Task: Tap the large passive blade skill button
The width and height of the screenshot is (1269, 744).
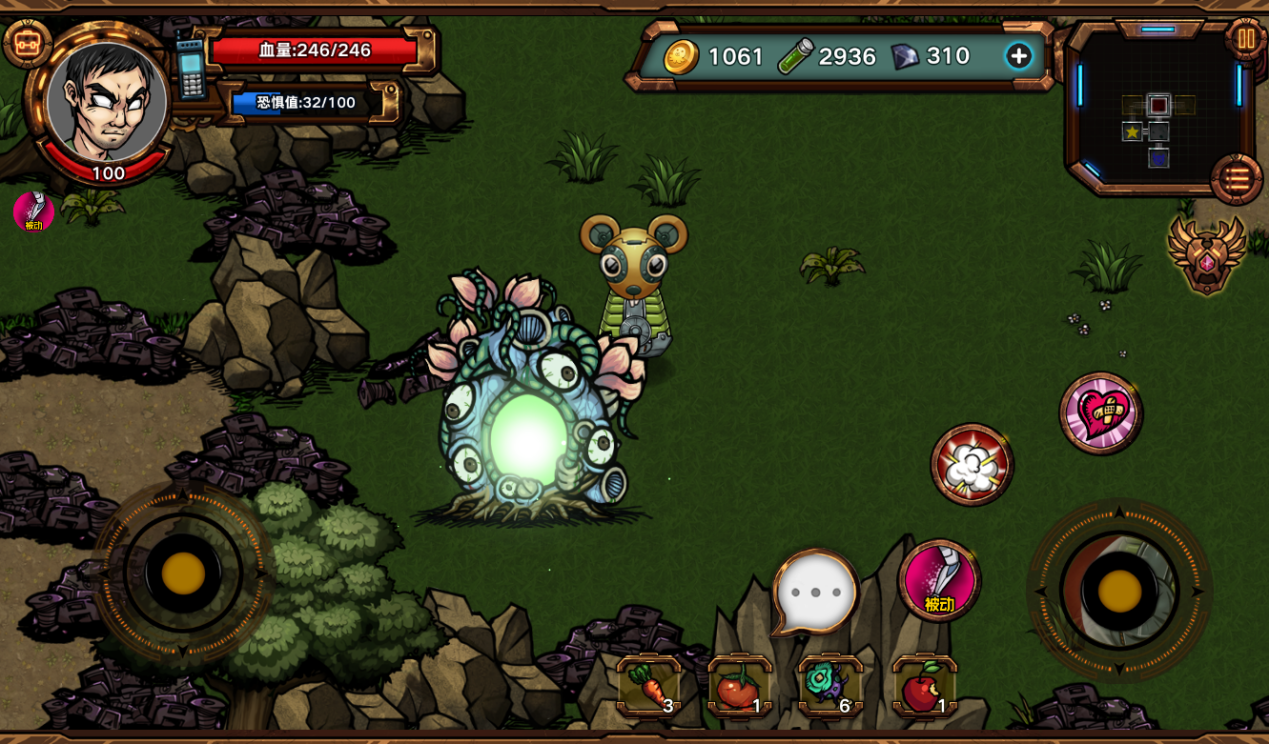Action: [x=939, y=581]
